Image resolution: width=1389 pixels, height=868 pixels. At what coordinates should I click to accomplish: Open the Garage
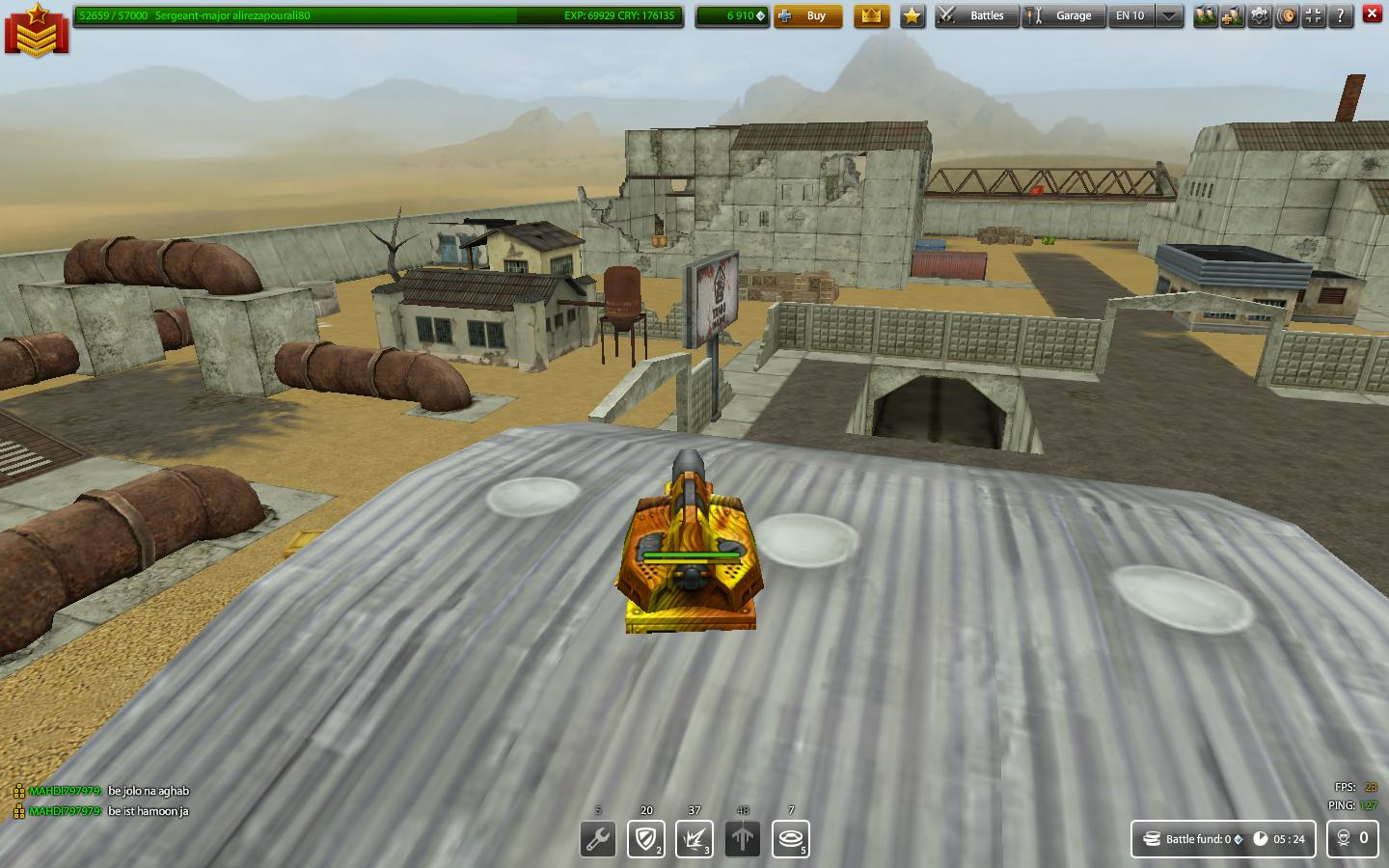coord(1062,16)
